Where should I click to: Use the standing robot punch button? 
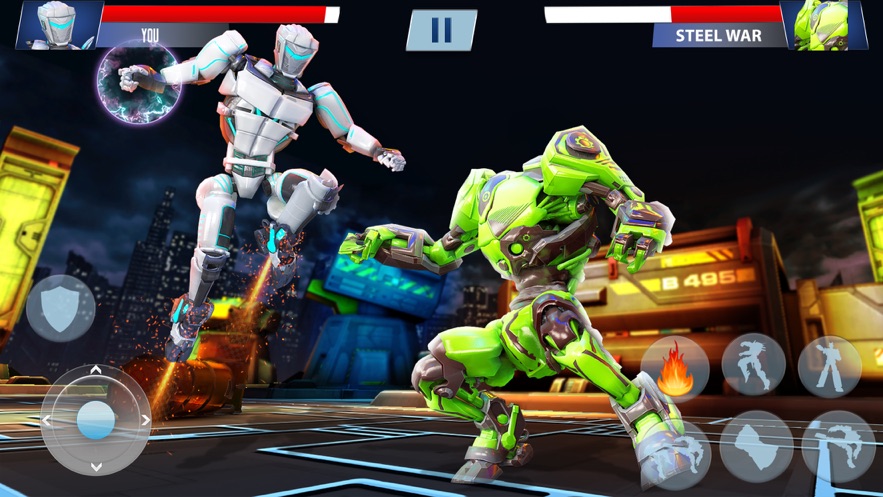click(829, 367)
